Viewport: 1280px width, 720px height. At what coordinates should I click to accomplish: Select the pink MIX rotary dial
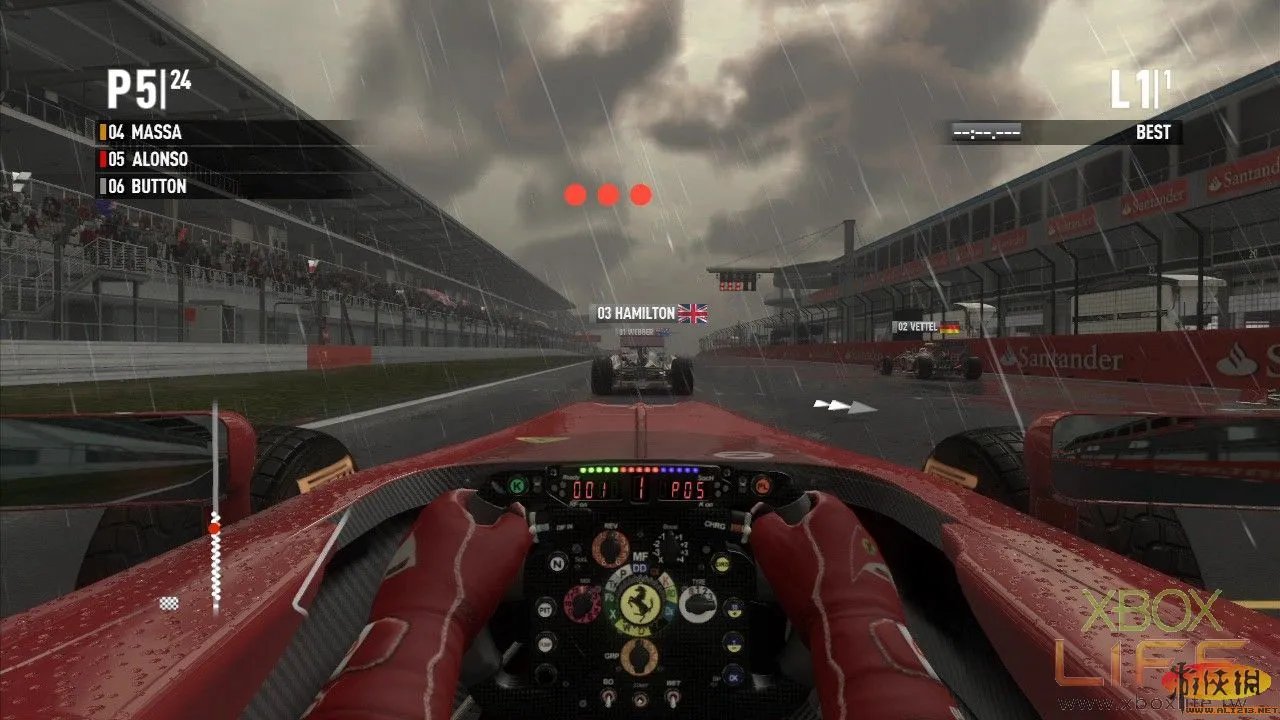(x=583, y=601)
